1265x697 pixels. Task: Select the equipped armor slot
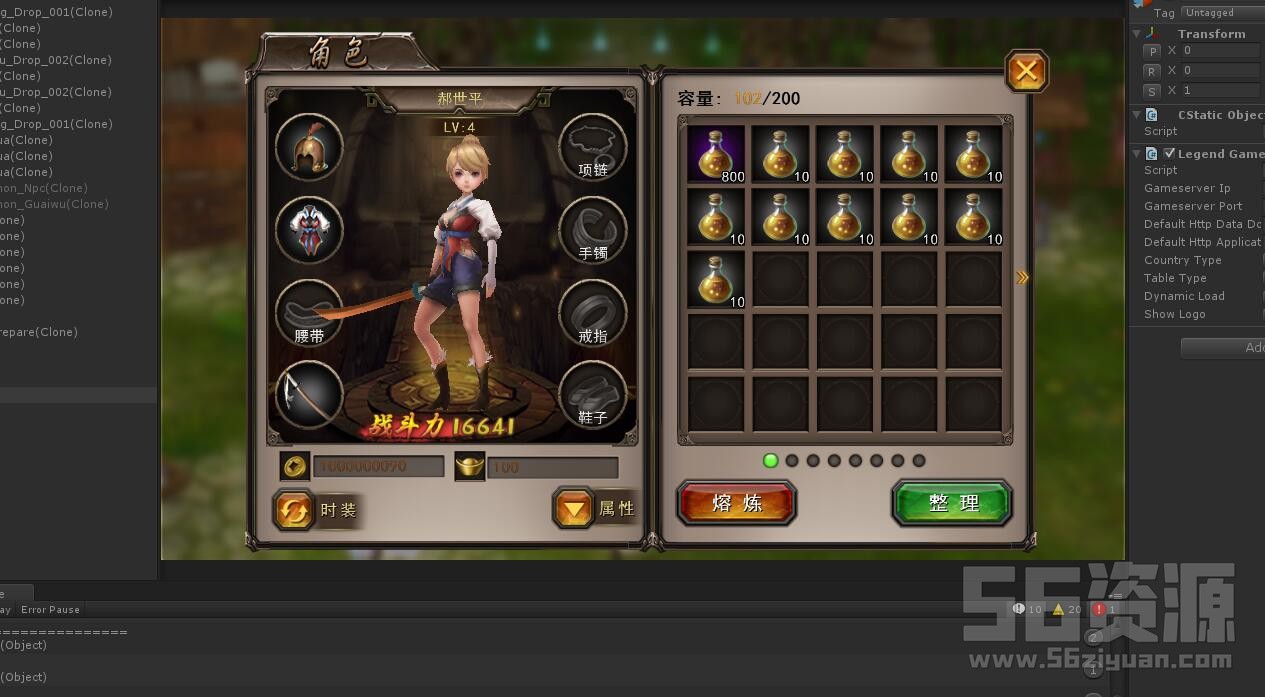point(309,230)
